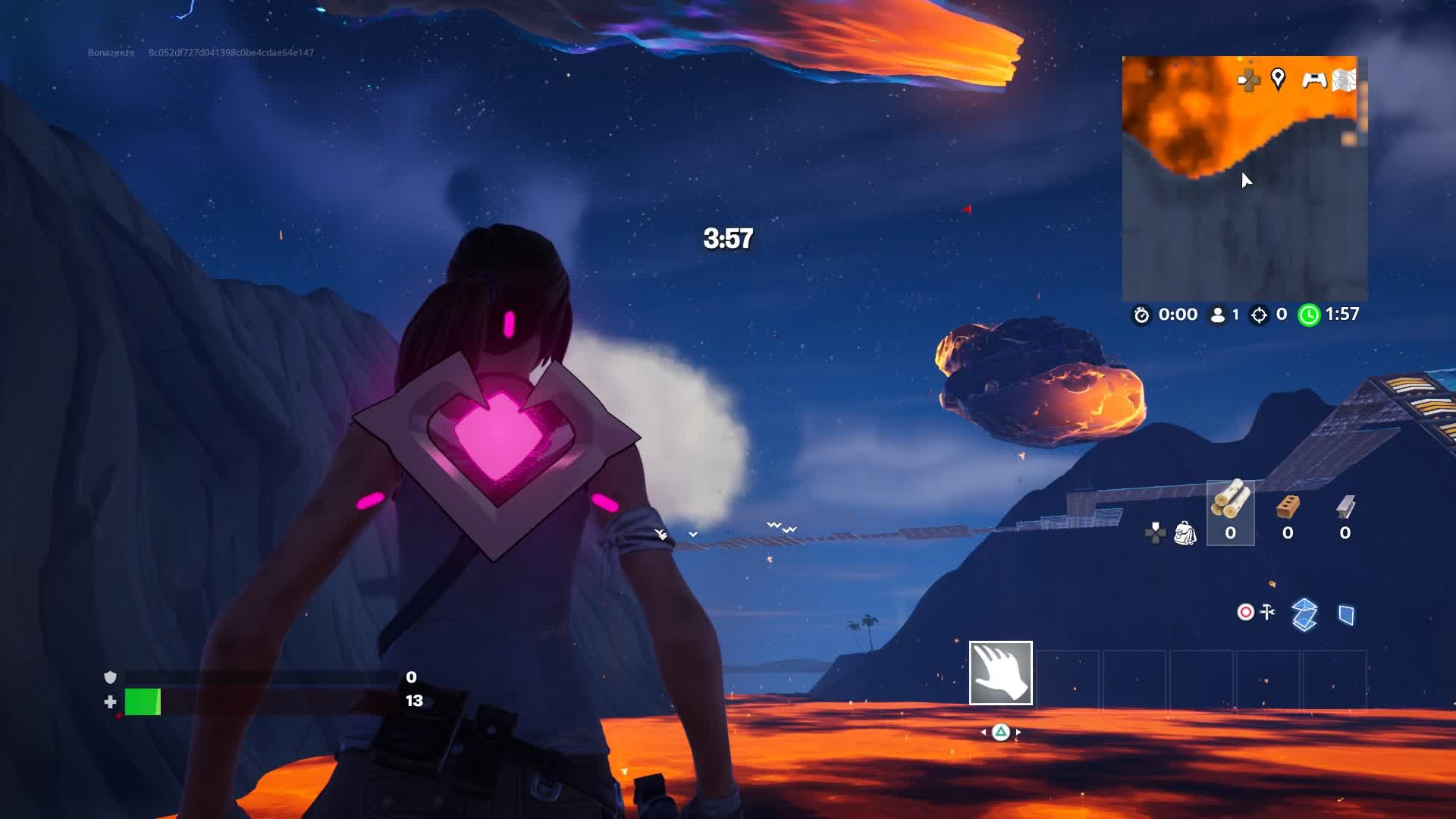Select the pickaxe harvesting tool icon

(1267, 612)
